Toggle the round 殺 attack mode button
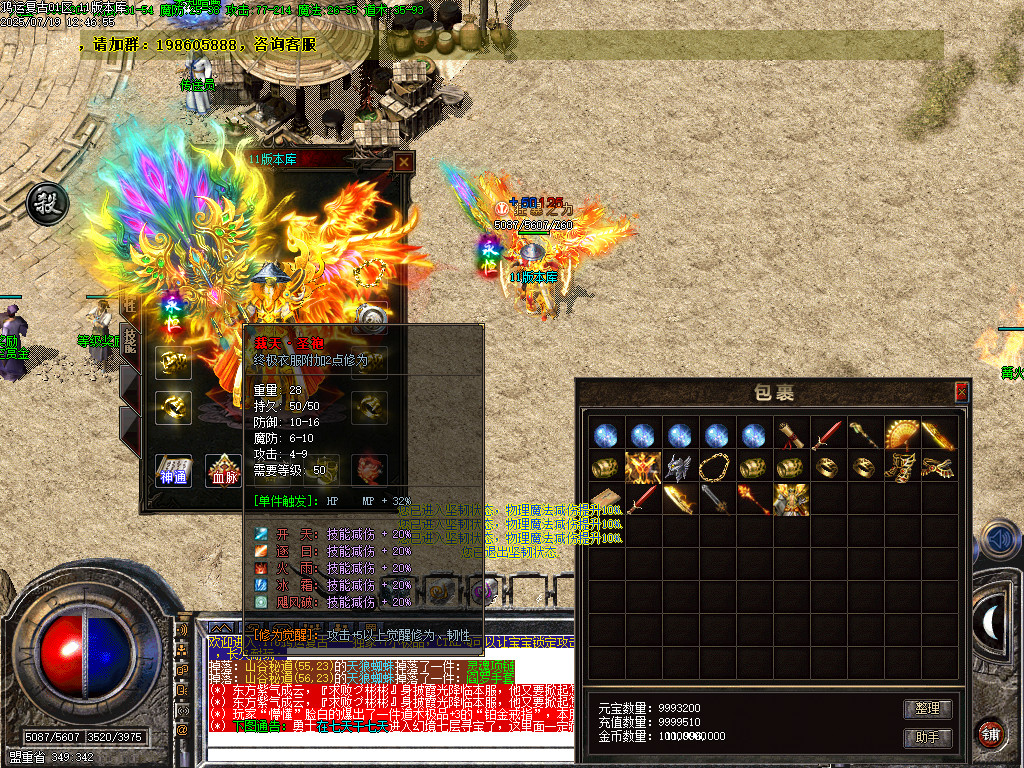The width and height of the screenshot is (1024, 768). (x=46, y=204)
